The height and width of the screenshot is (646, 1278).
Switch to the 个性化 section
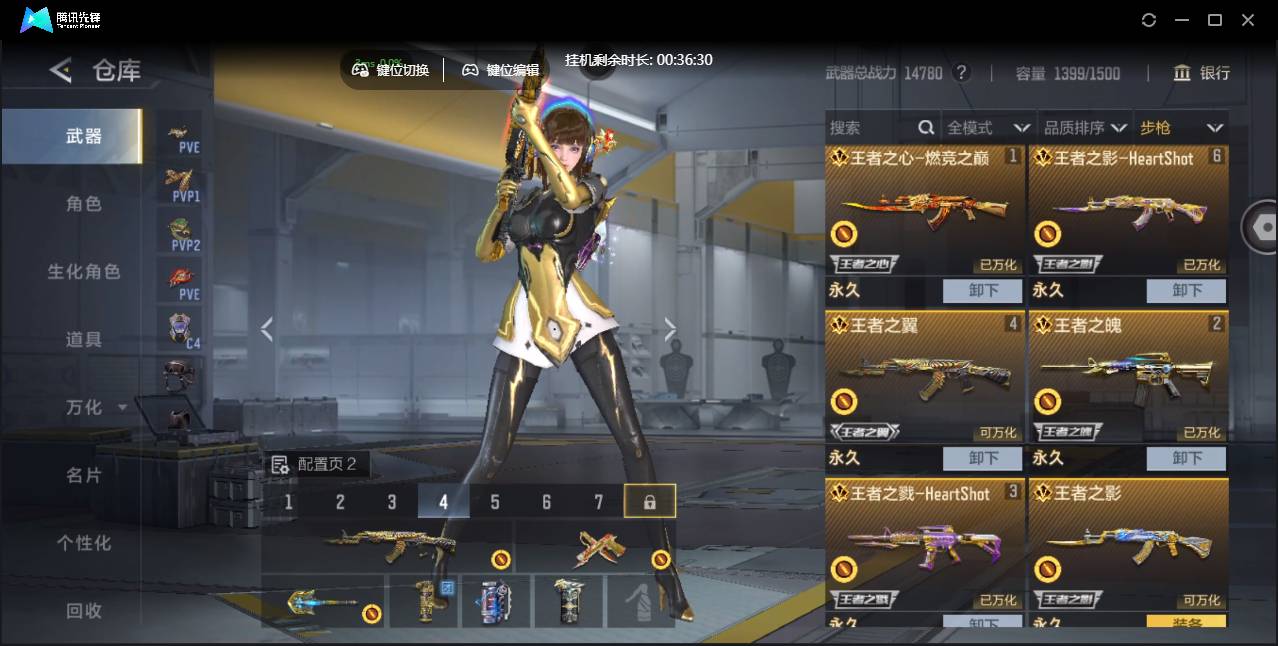[x=84, y=543]
